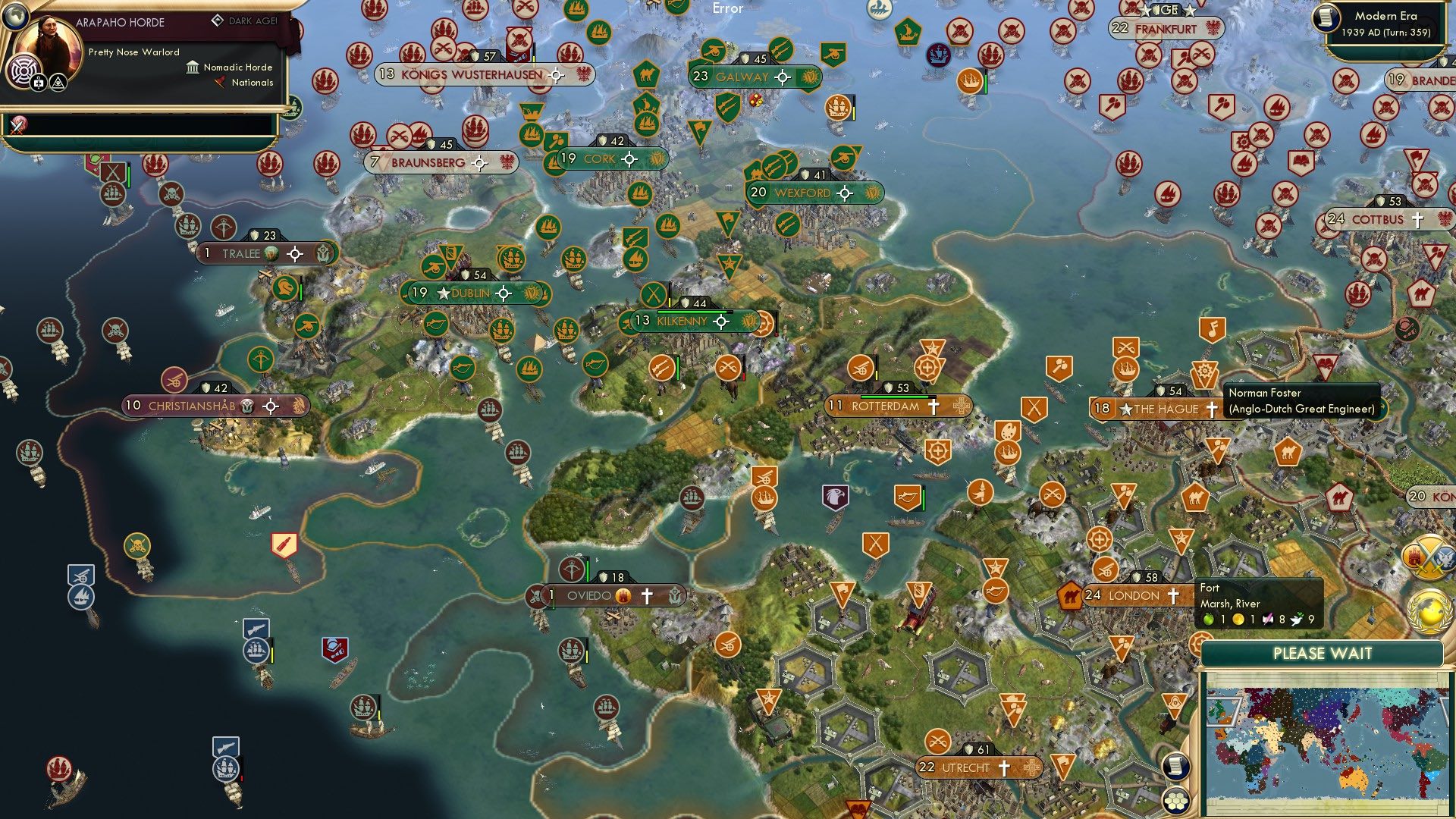Open the crossed swords war notification
The image size is (1456, 819).
(1429, 557)
